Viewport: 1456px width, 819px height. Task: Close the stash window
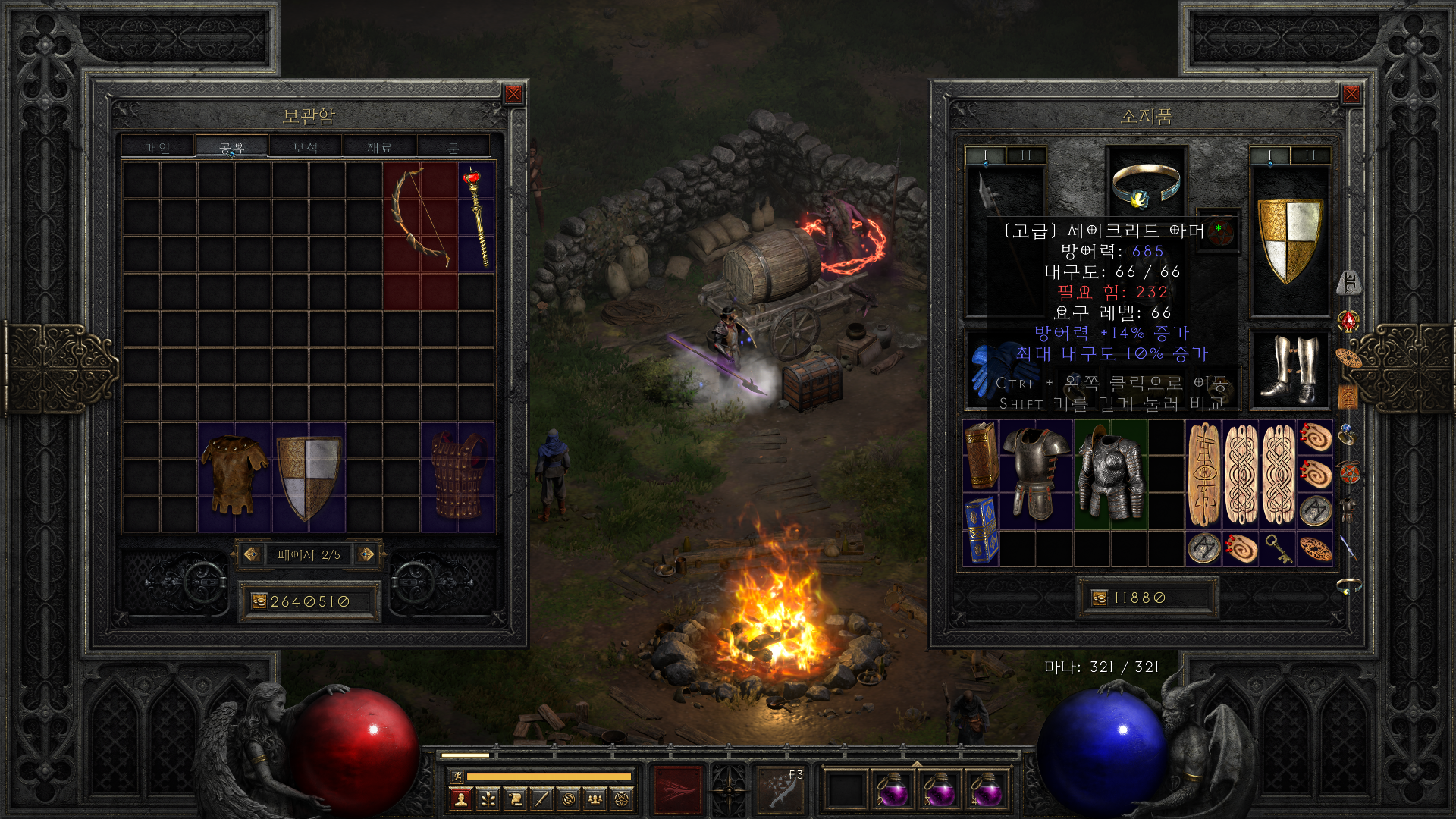[x=513, y=94]
